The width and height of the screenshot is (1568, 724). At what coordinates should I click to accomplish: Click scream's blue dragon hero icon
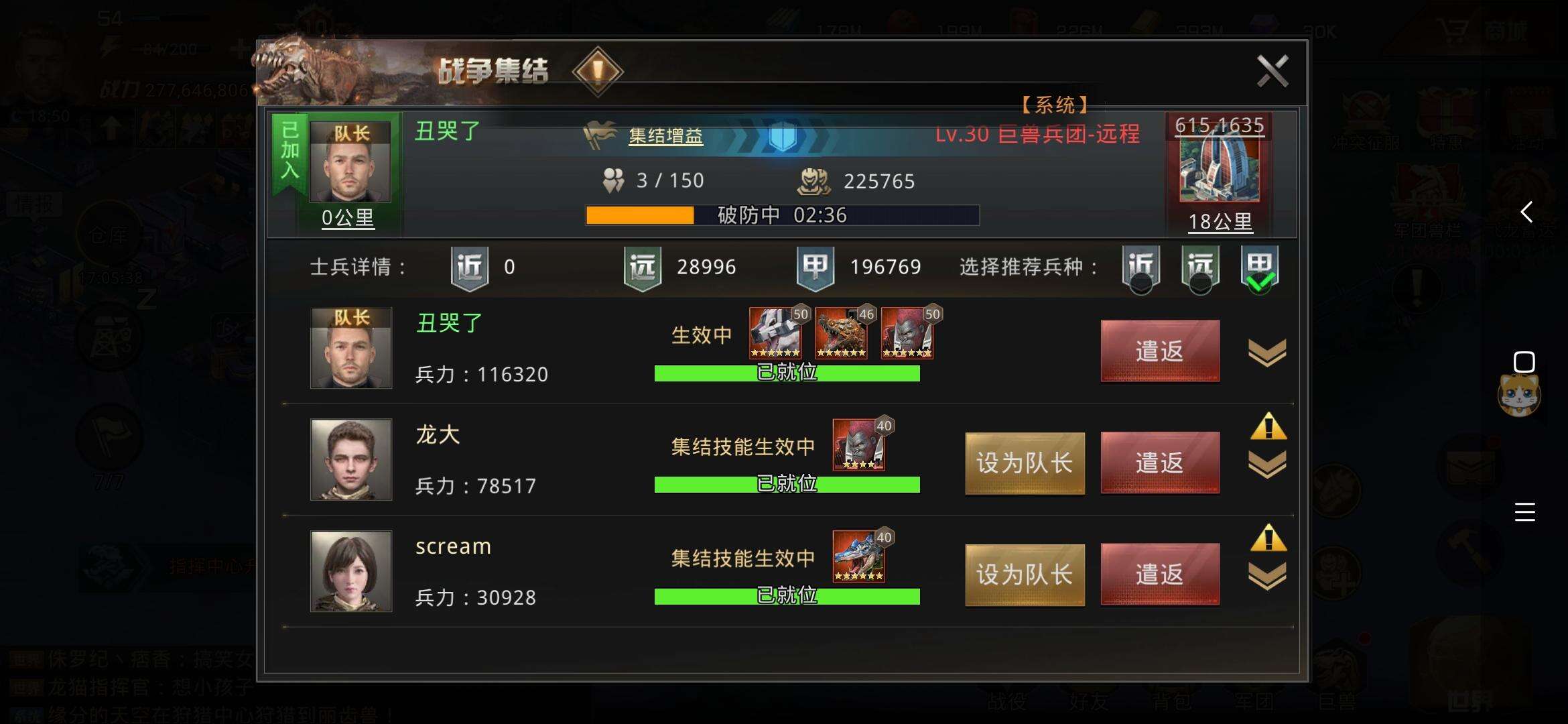coord(860,556)
